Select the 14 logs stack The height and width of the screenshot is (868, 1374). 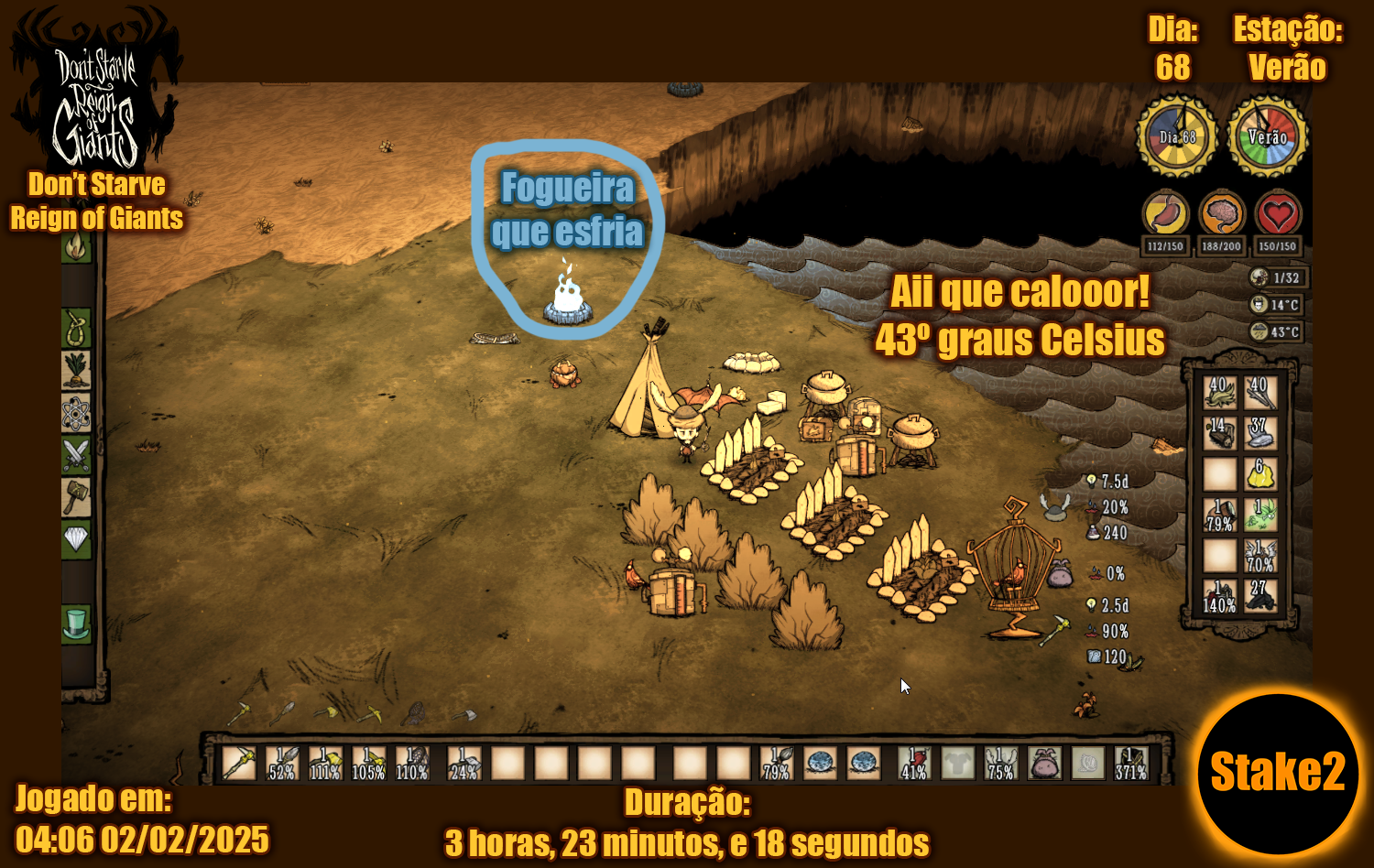click(x=1220, y=433)
